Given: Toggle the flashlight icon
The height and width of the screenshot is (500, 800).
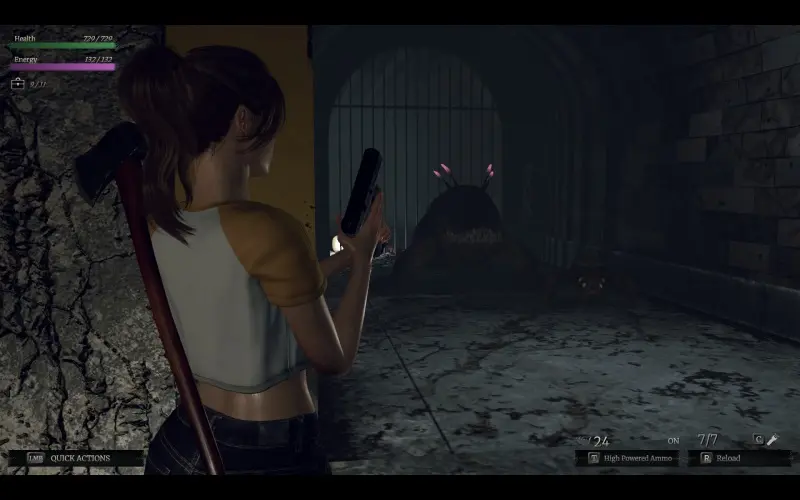Looking at the screenshot, I should [772, 440].
